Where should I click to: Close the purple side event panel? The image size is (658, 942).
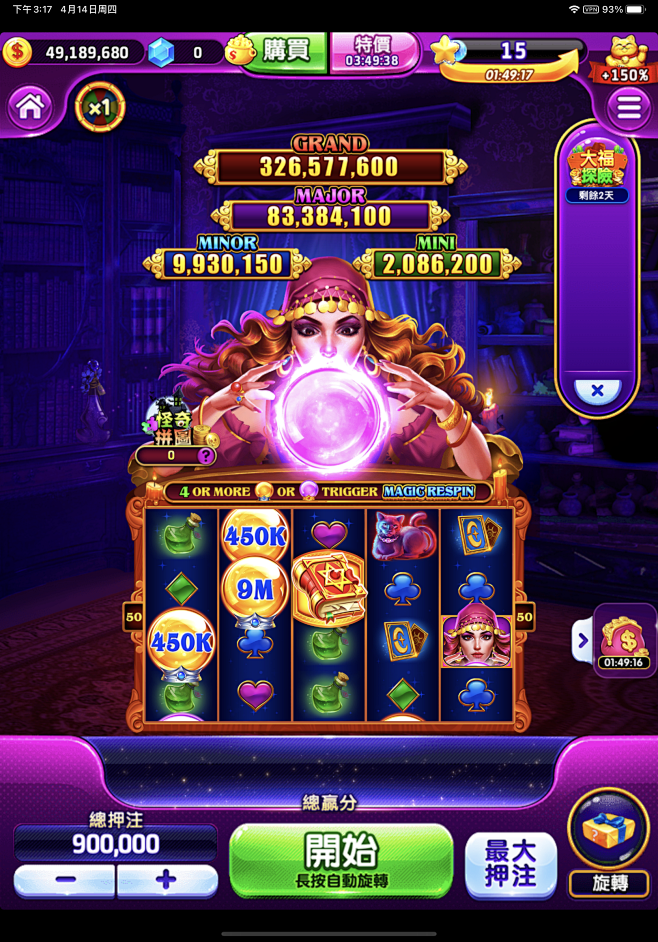(597, 390)
